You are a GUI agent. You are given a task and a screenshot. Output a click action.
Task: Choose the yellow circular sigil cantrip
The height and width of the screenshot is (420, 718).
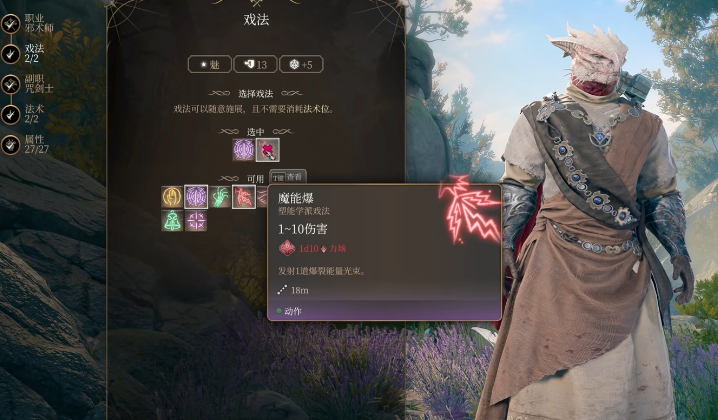[172, 197]
